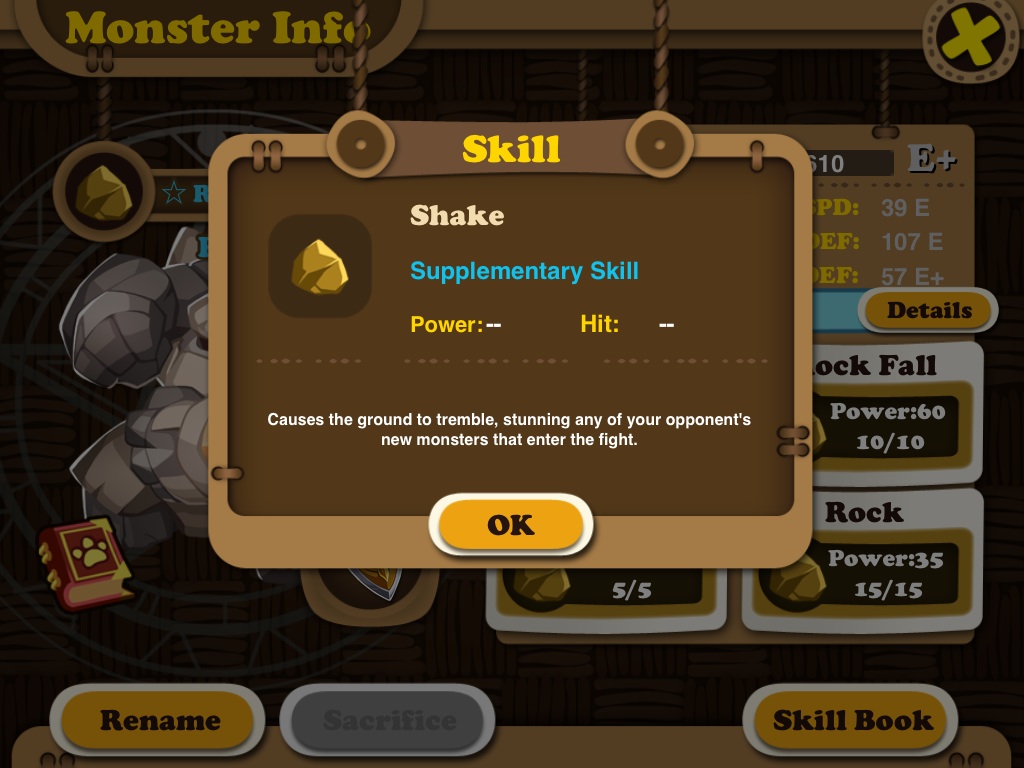Close the Monster Info screen
The height and width of the screenshot is (768, 1024).
click(x=967, y=38)
